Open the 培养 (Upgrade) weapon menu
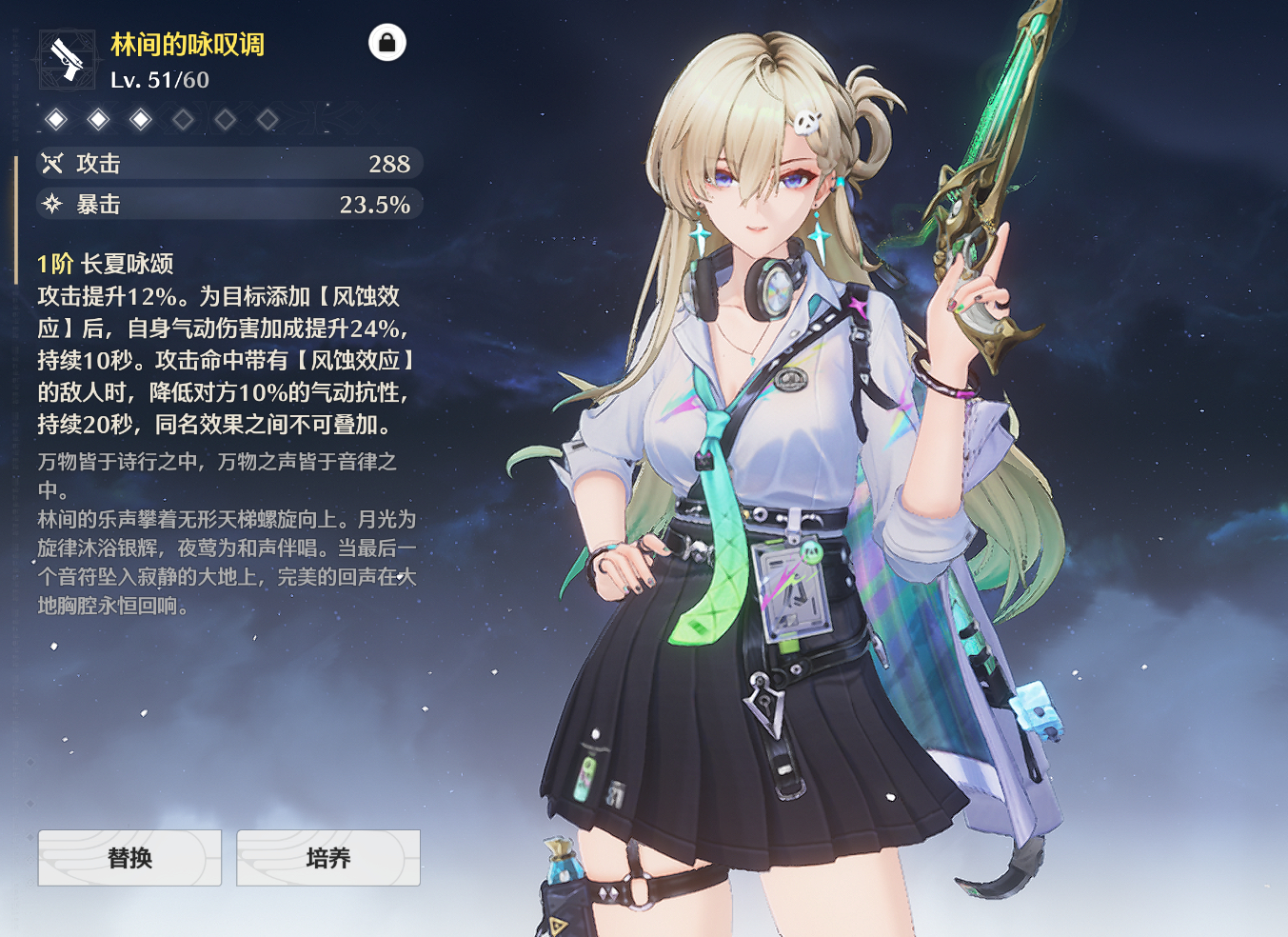 point(327,858)
